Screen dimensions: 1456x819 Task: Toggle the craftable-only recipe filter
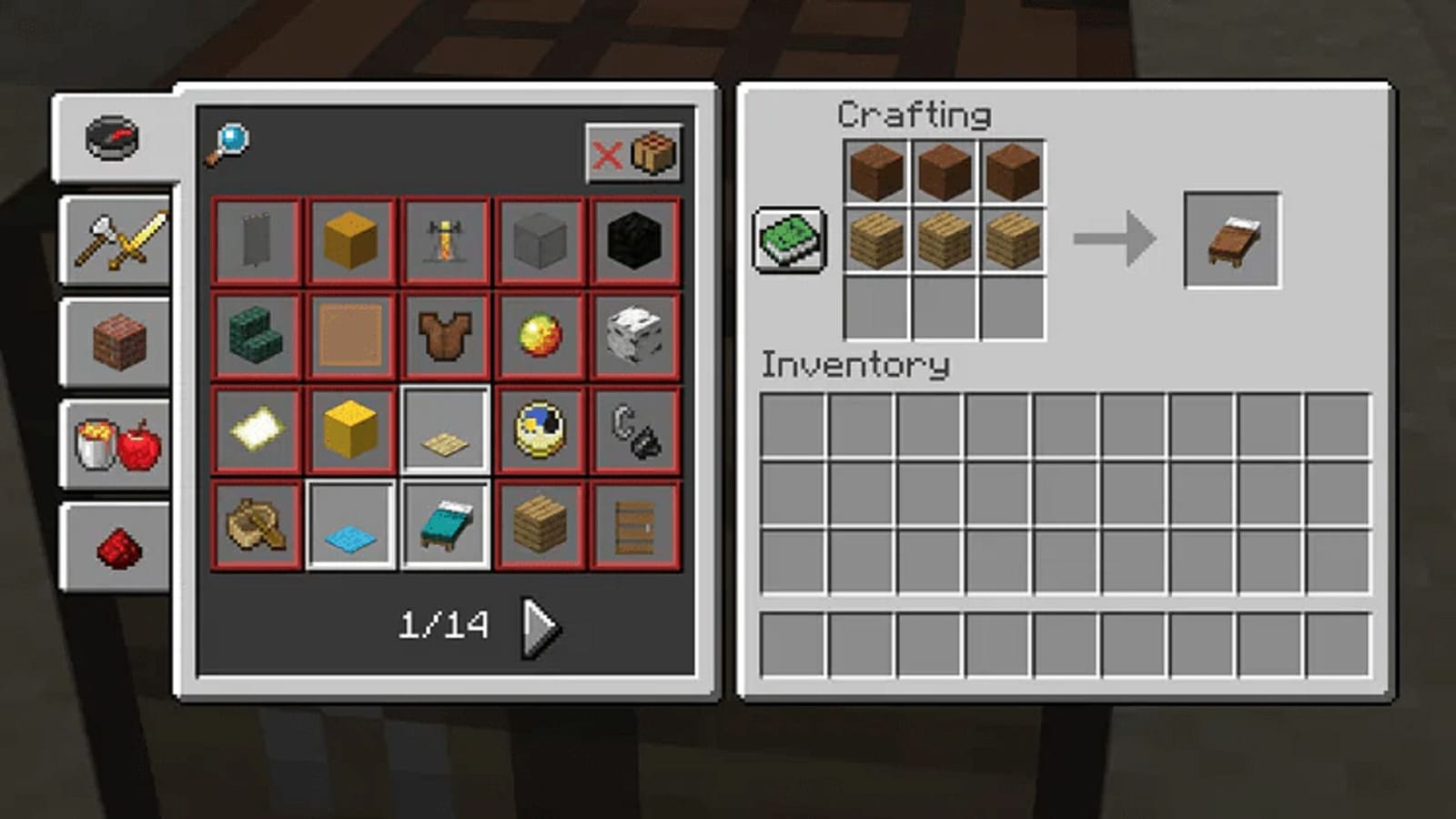pos(632,154)
